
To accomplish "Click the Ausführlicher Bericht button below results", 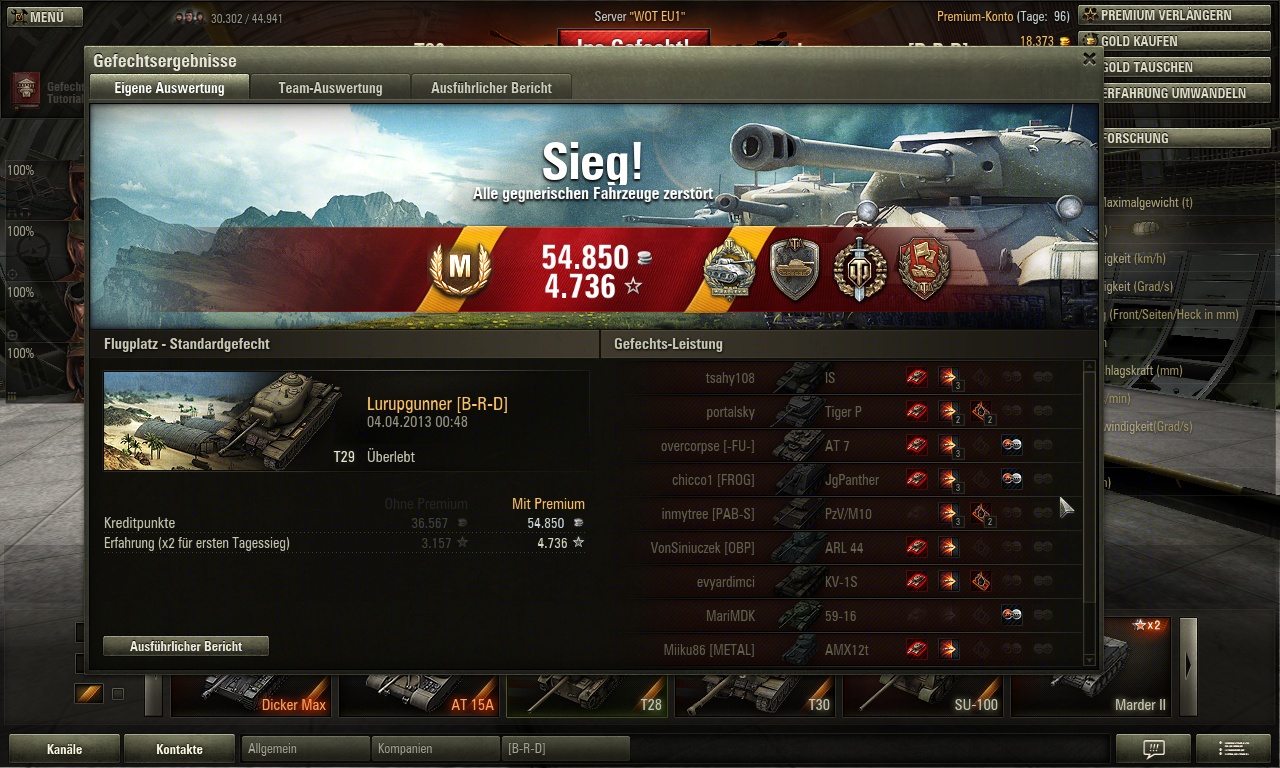I will pyautogui.click(x=186, y=647).
